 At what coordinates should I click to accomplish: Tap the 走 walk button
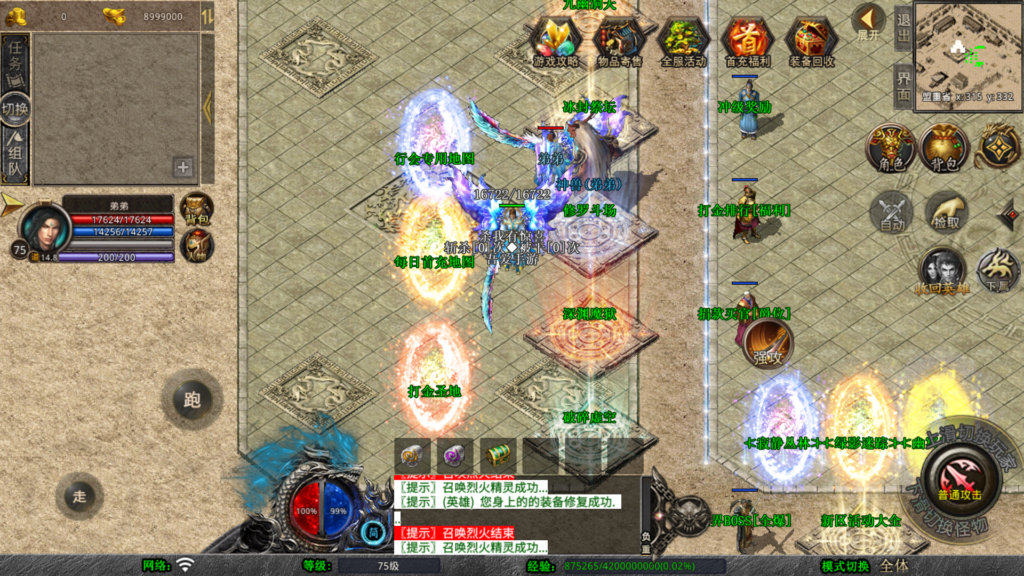pos(79,494)
